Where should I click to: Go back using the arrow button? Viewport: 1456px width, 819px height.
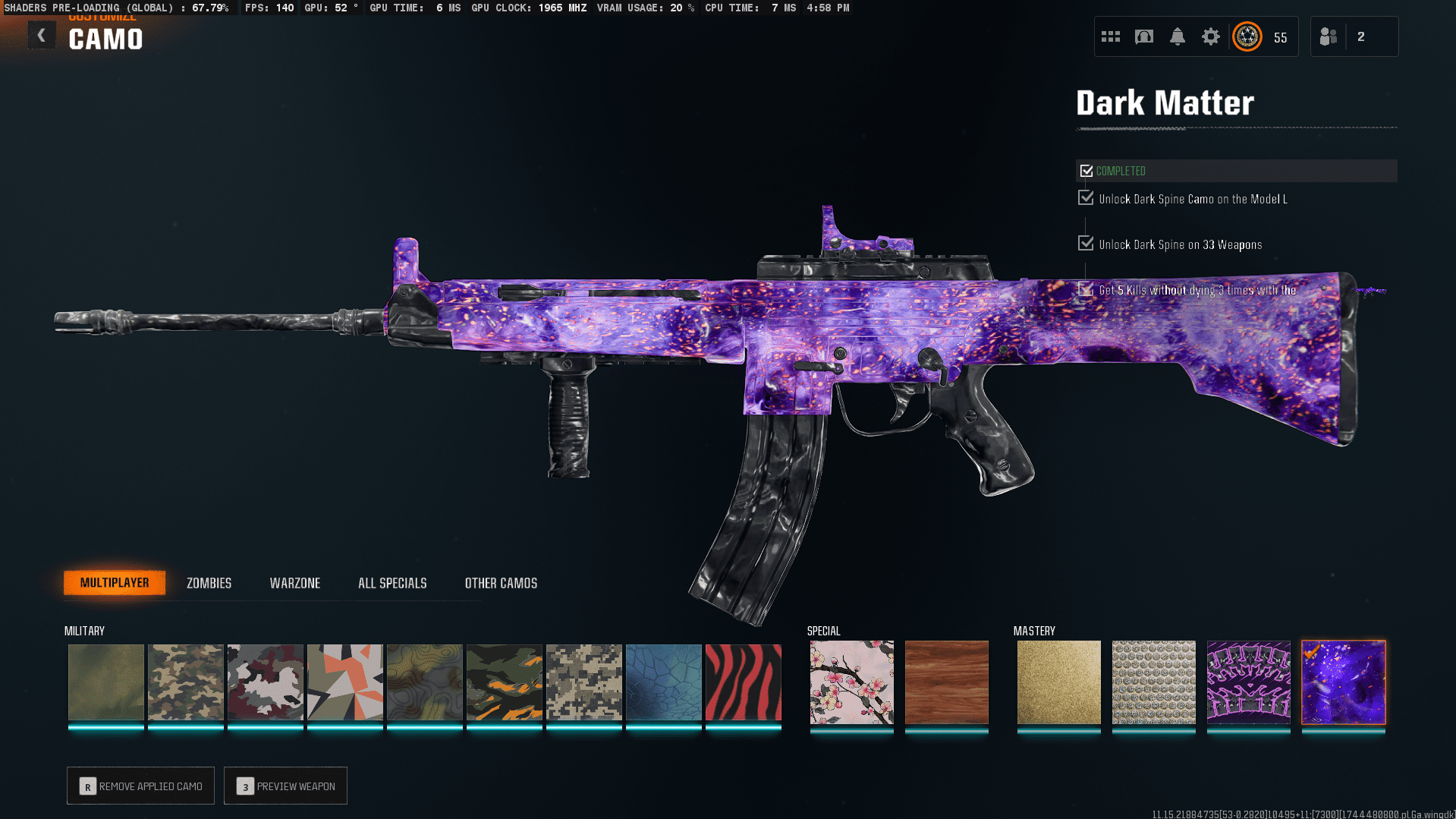[42, 36]
